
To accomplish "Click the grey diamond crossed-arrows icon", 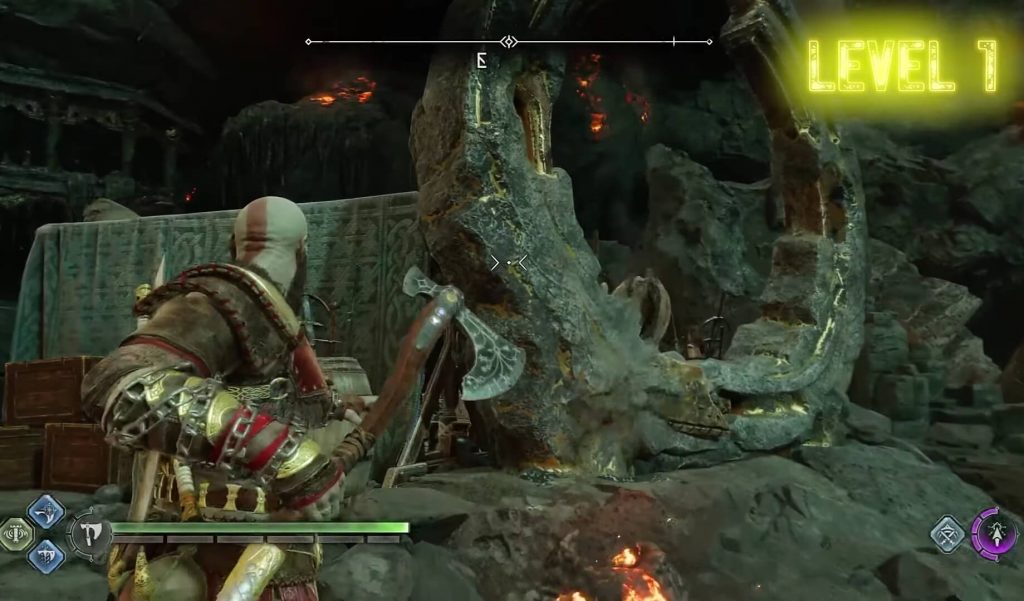I will pyautogui.click(x=946, y=535).
